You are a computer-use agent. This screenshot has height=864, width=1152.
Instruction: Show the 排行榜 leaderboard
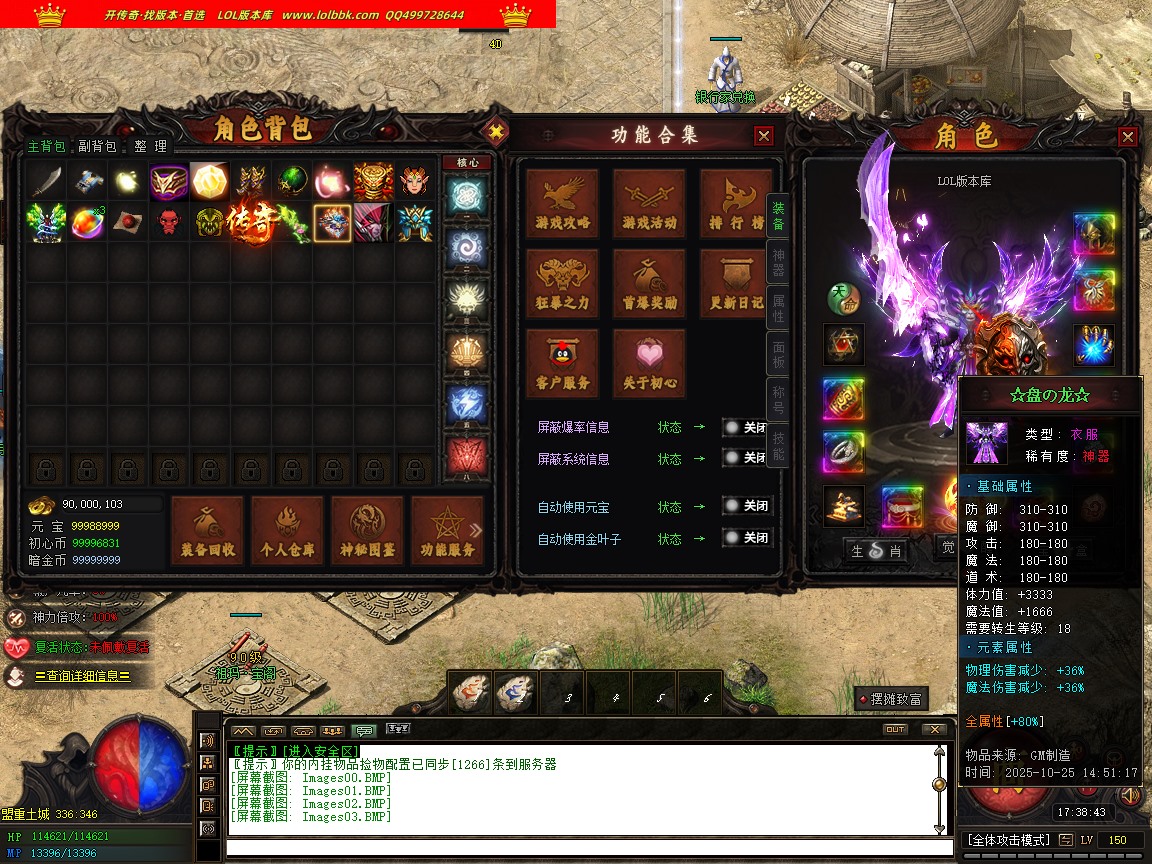coord(734,203)
